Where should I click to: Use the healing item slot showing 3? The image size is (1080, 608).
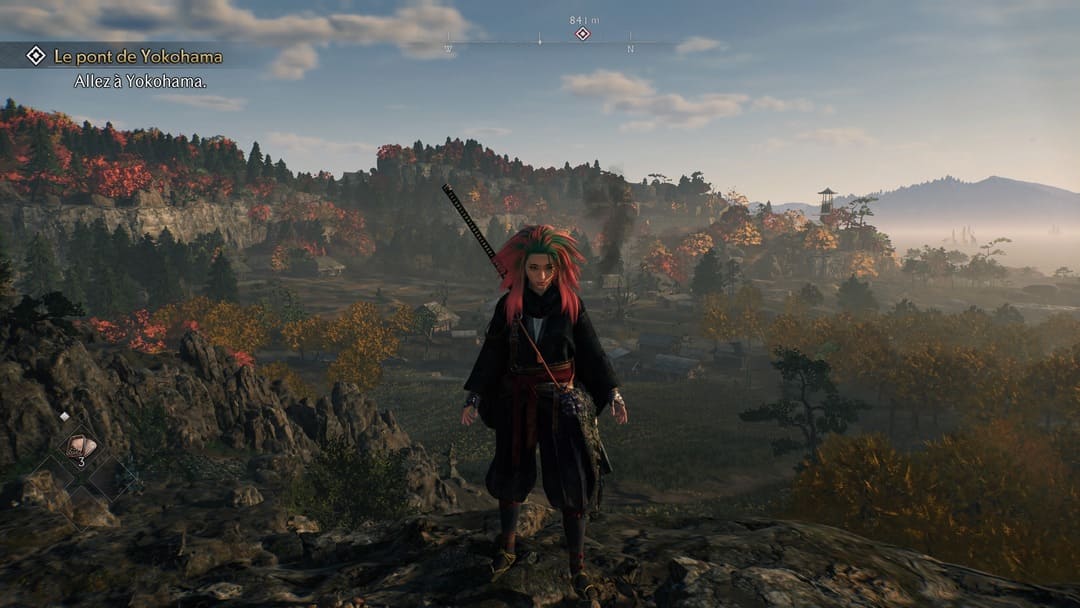pyautogui.click(x=79, y=449)
